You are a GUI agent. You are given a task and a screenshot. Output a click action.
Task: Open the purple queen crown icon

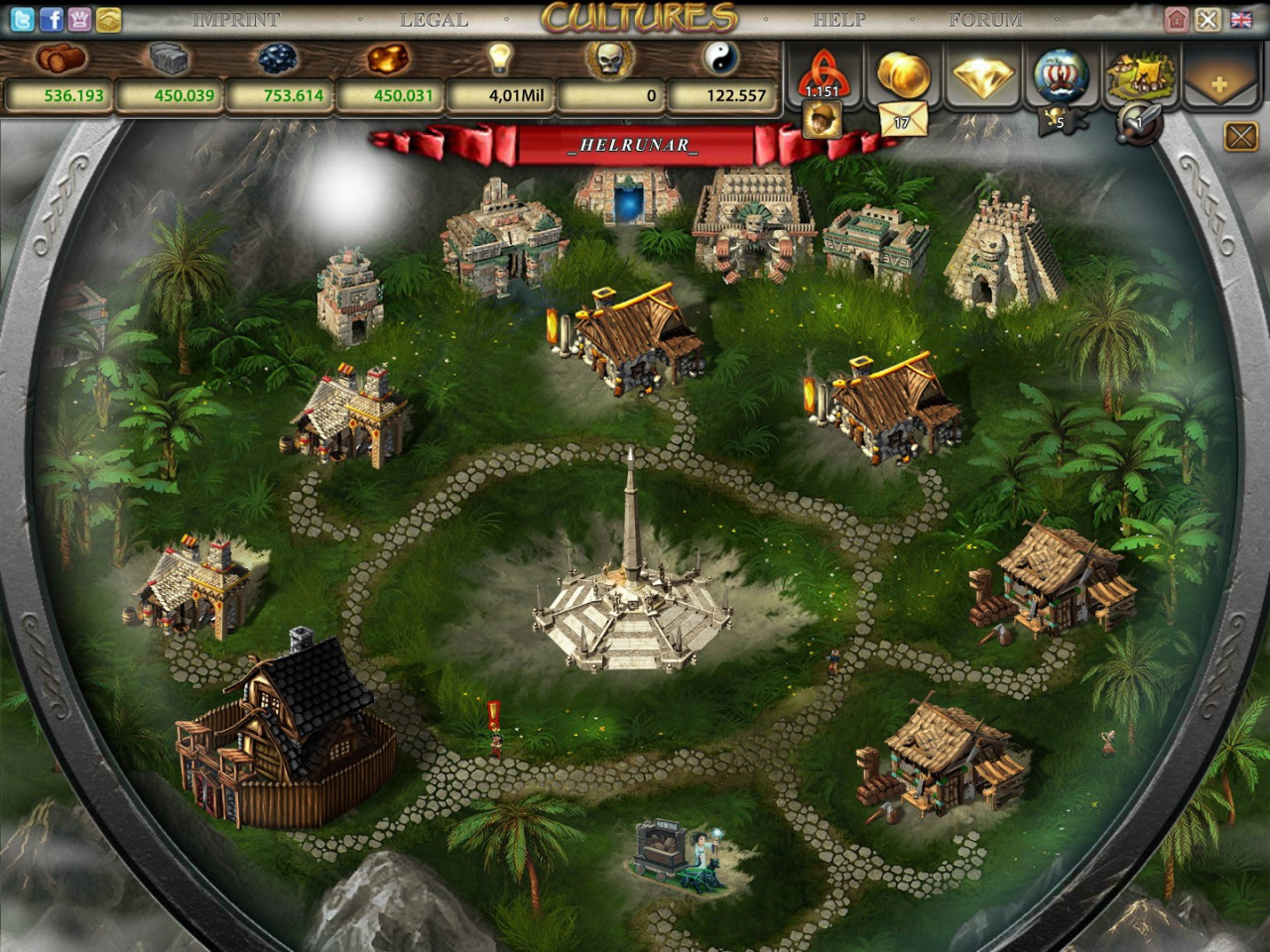pos(79,19)
